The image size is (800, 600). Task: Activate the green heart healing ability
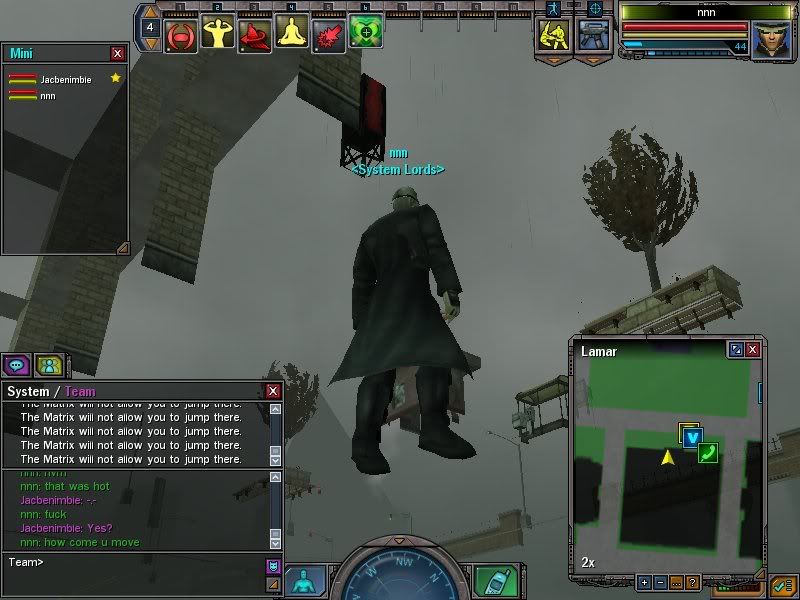[x=365, y=34]
